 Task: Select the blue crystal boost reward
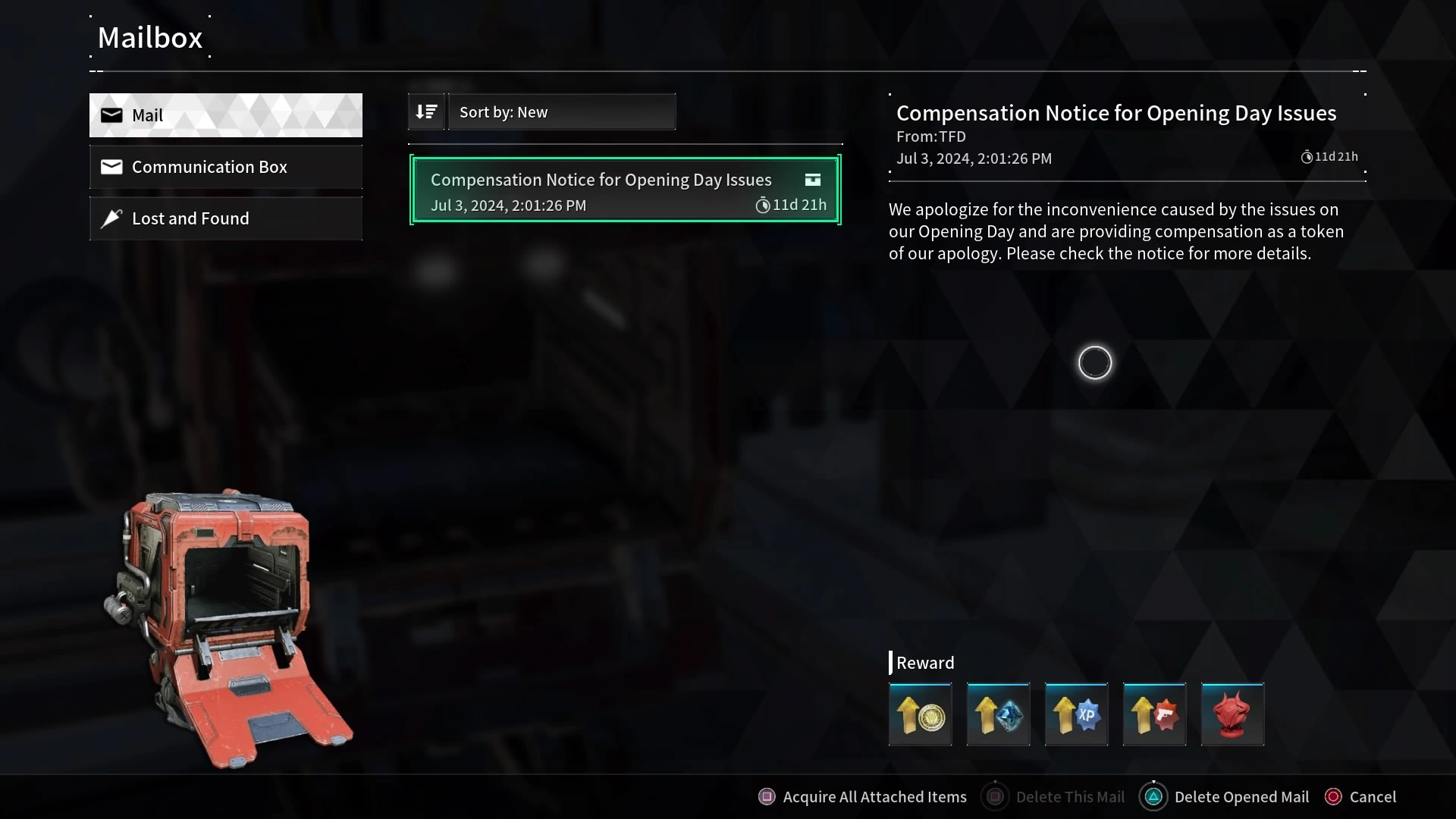(999, 714)
